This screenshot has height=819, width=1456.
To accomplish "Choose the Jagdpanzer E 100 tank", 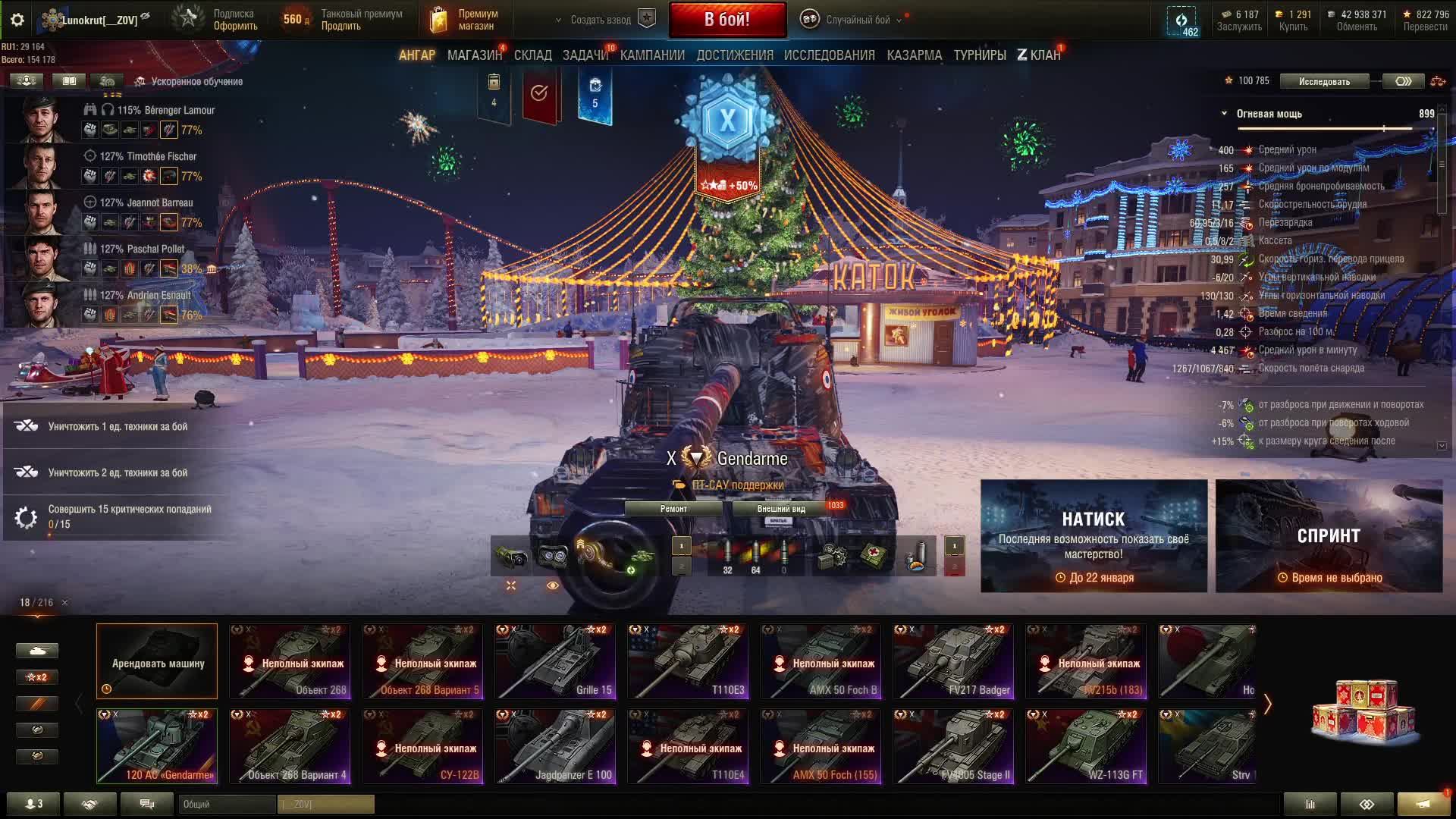I will point(555,746).
